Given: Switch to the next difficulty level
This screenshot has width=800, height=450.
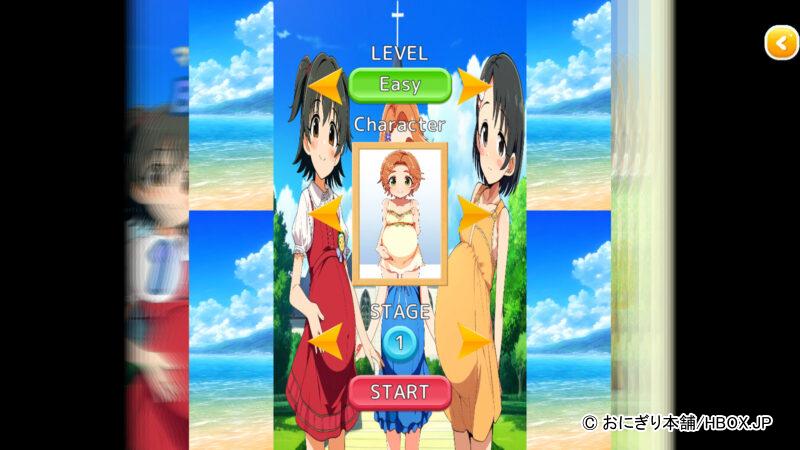Looking at the screenshot, I should pyautogui.click(x=474, y=85).
